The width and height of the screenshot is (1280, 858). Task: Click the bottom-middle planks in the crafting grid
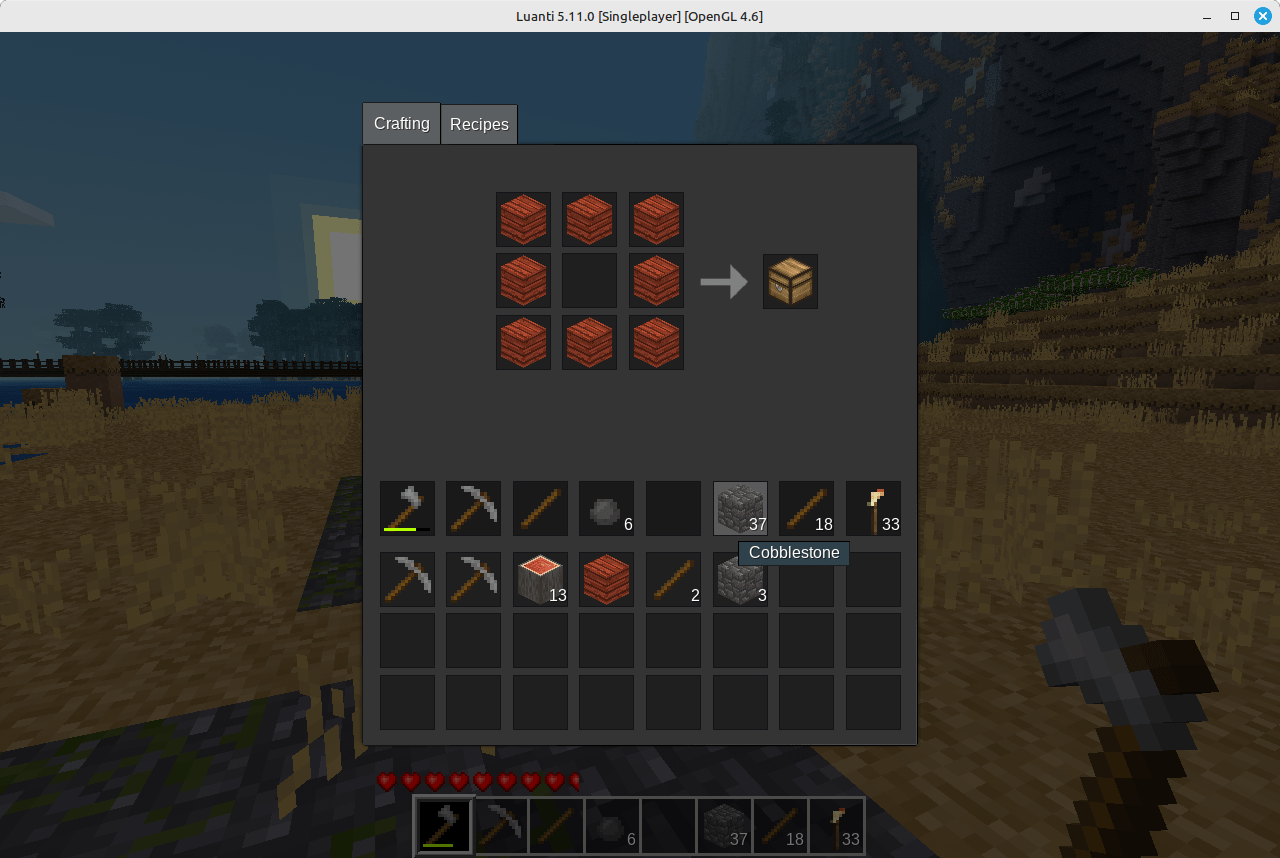point(589,342)
